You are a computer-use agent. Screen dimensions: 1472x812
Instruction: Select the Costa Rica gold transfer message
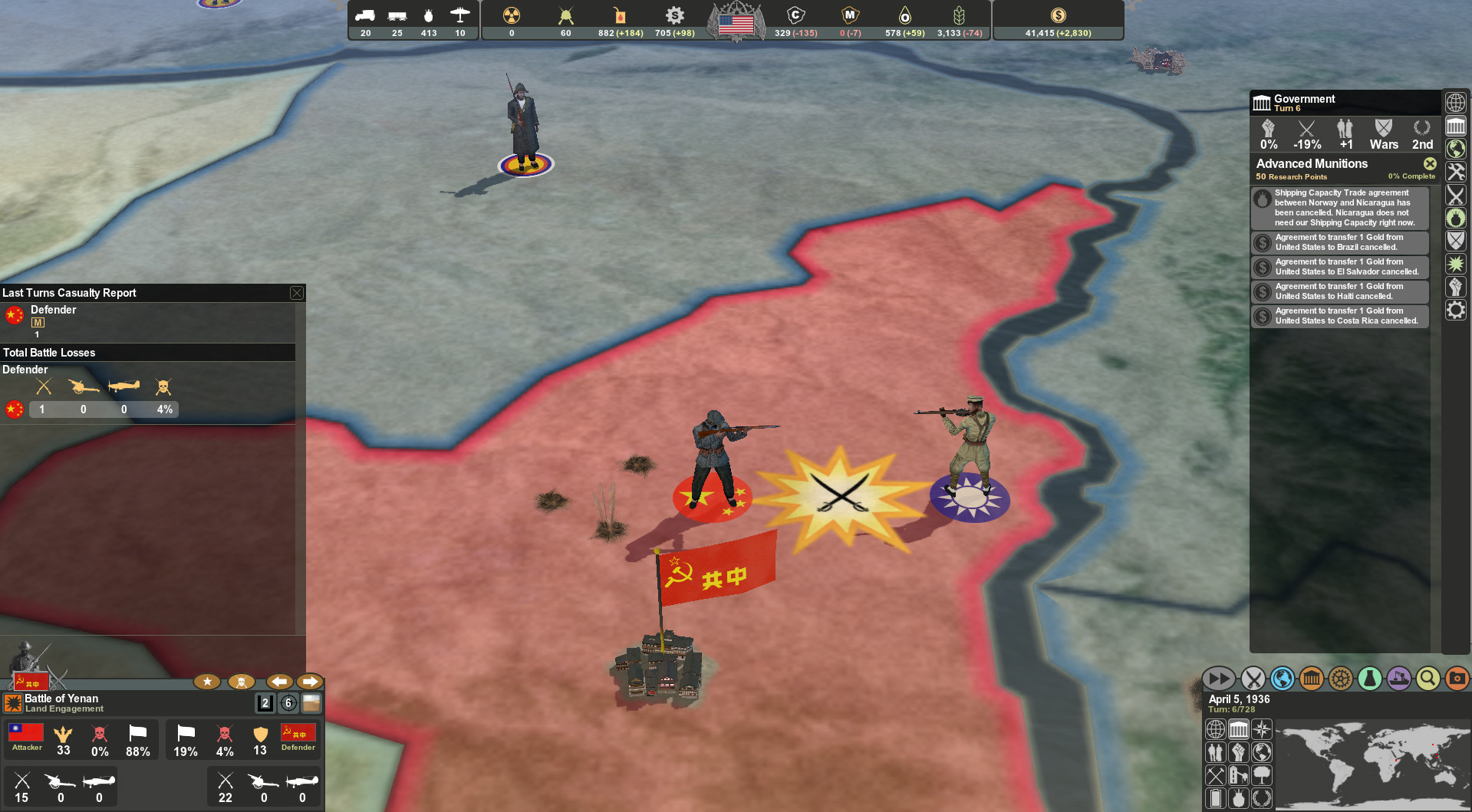[1339, 316]
